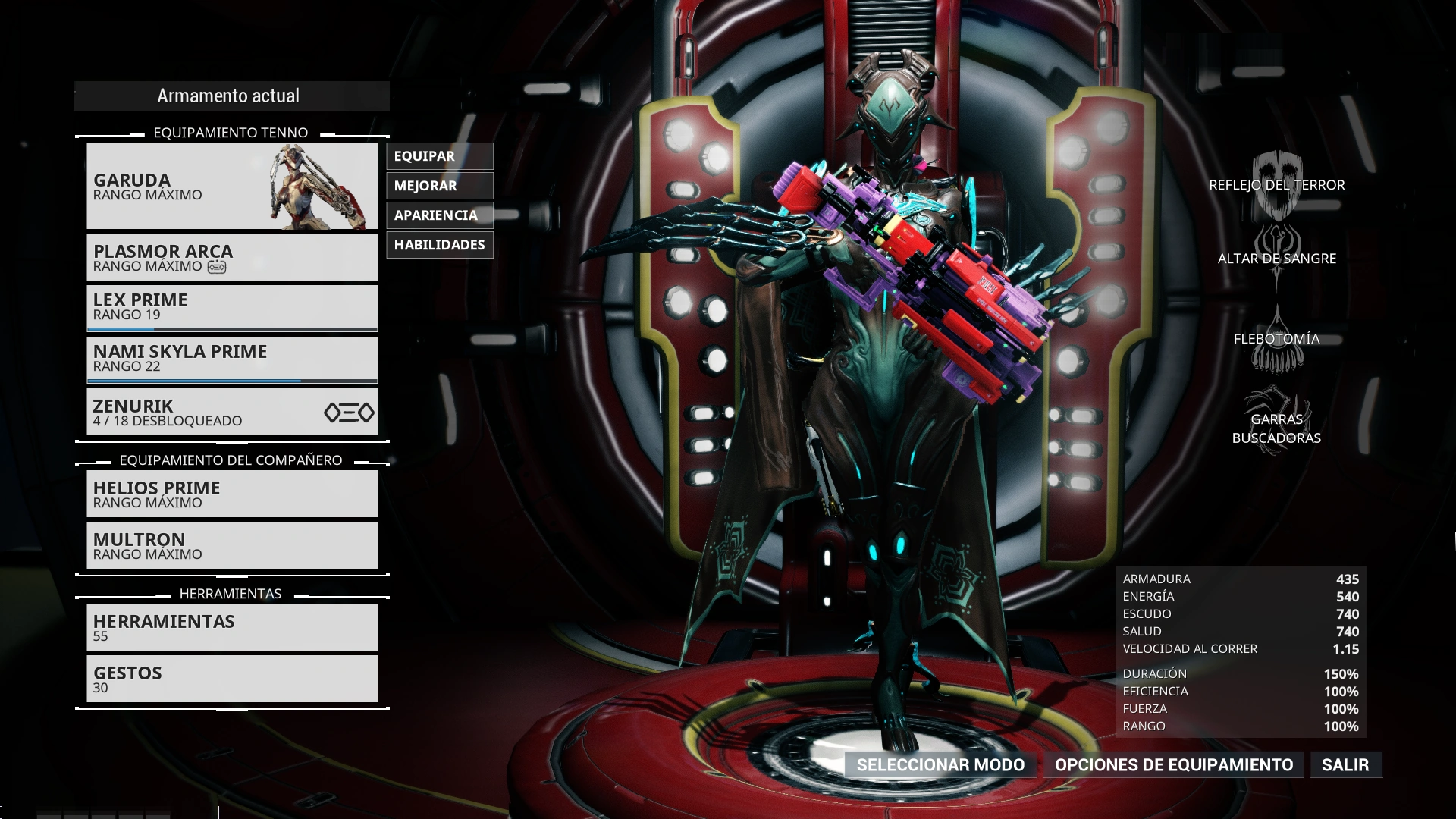Select the Helios Prime companion slot
Screen dimensions: 1456x819
(x=232, y=494)
